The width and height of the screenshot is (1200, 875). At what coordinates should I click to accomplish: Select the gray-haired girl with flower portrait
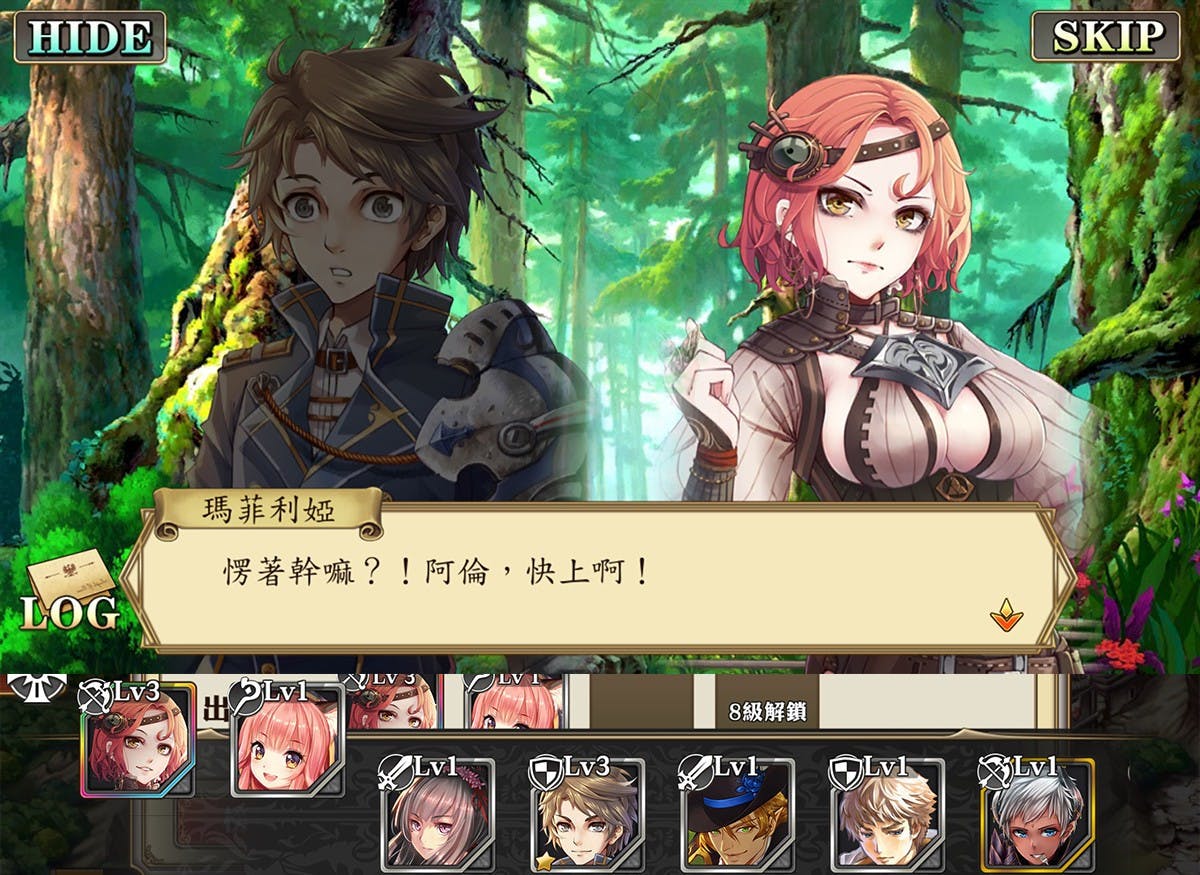(437, 814)
